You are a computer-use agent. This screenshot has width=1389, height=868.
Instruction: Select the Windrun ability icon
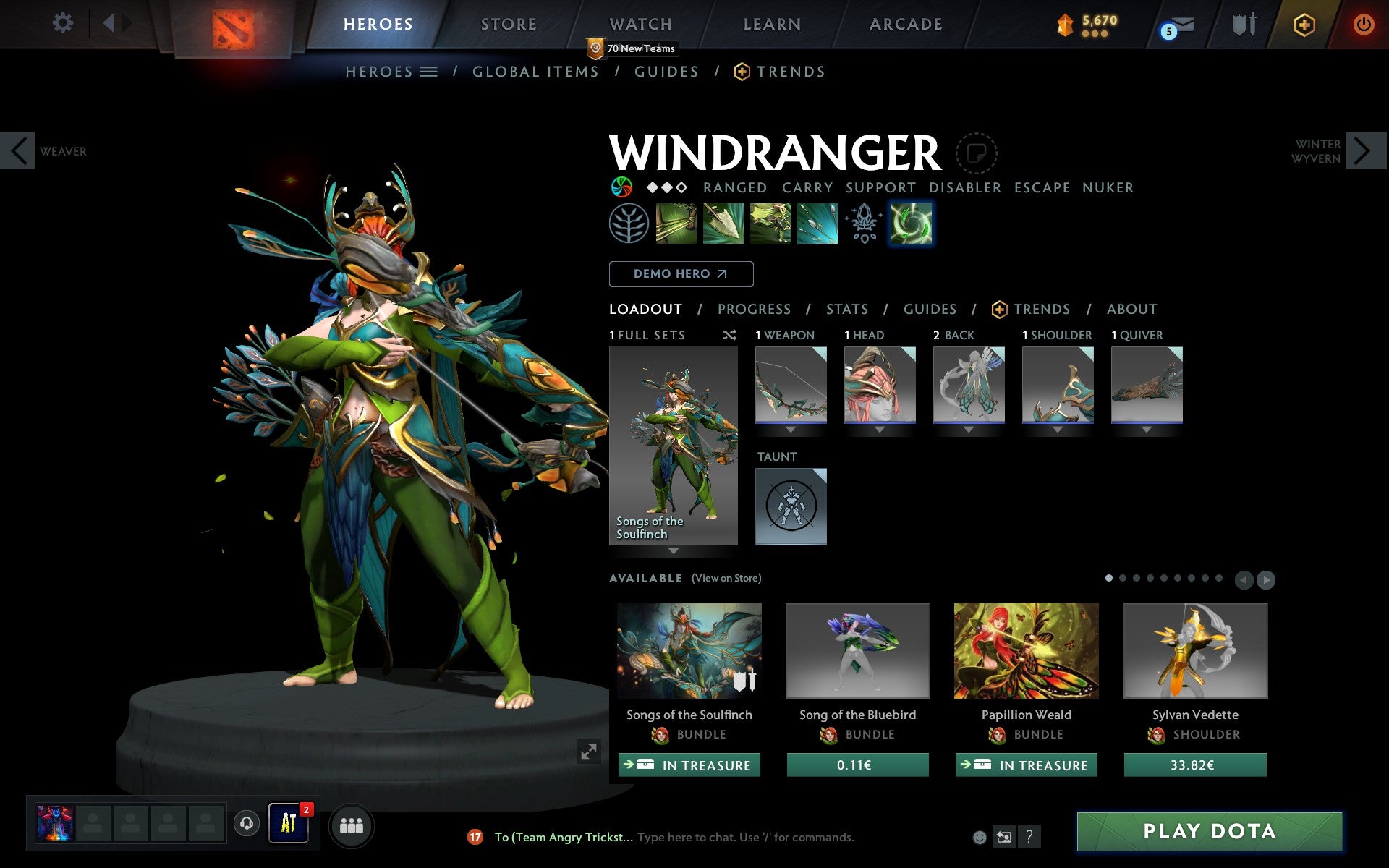tap(769, 224)
